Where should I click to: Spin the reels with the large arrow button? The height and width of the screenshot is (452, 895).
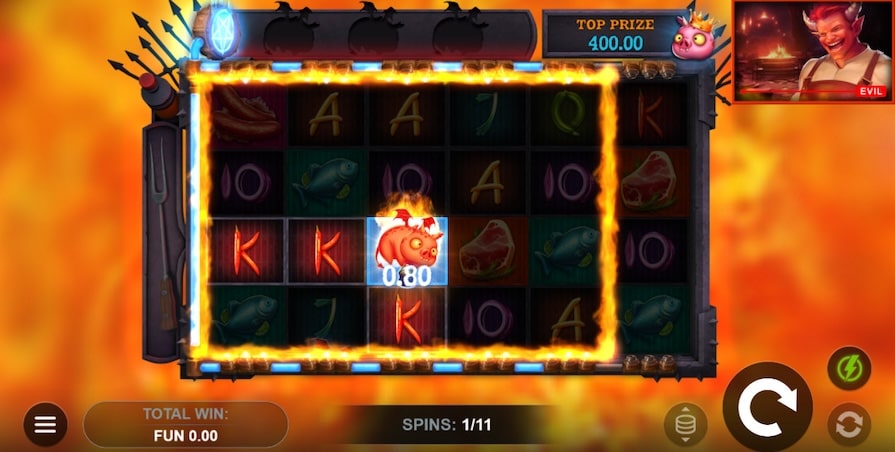click(767, 405)
